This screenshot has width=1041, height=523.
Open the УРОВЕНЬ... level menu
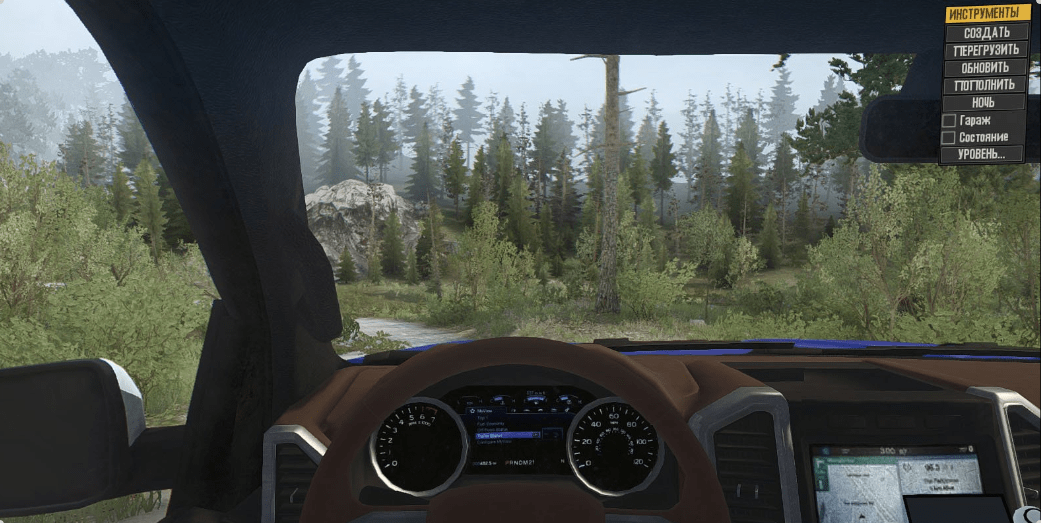[x=982, y=154]
